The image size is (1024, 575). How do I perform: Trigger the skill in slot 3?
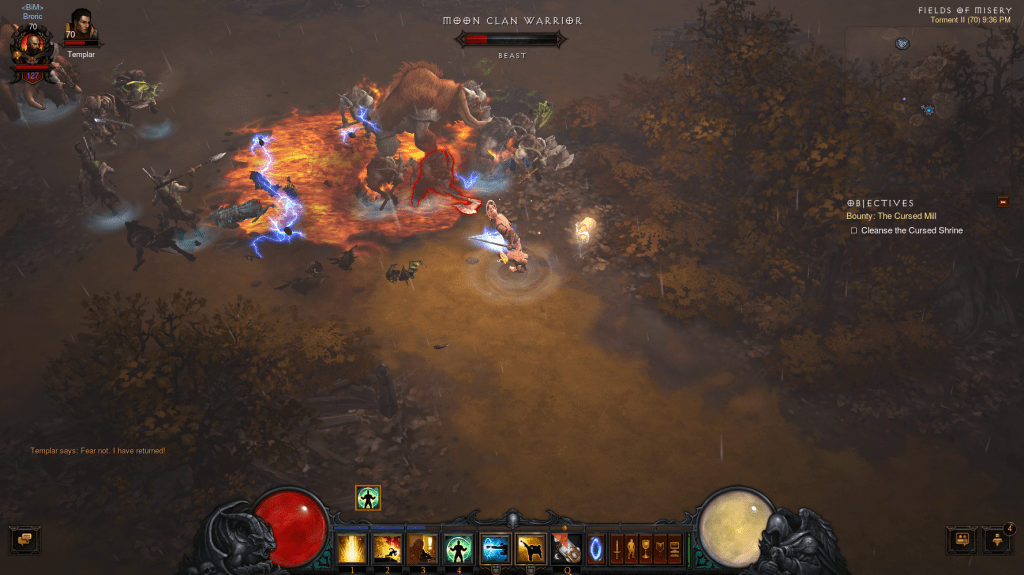pos(422,548)
